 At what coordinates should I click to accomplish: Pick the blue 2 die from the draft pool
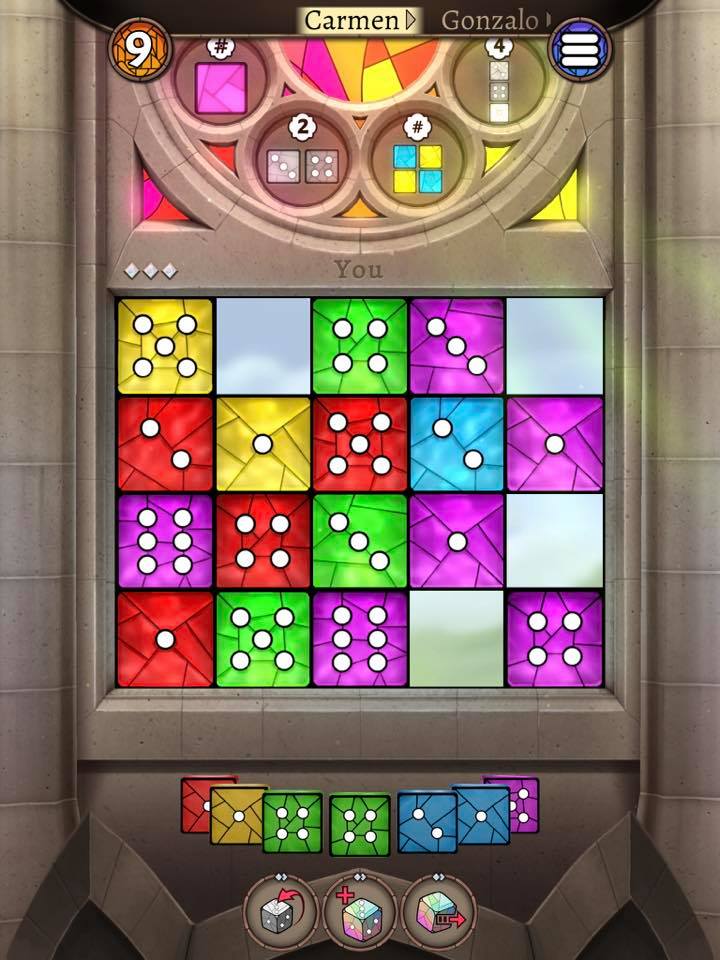pos(425,820)
